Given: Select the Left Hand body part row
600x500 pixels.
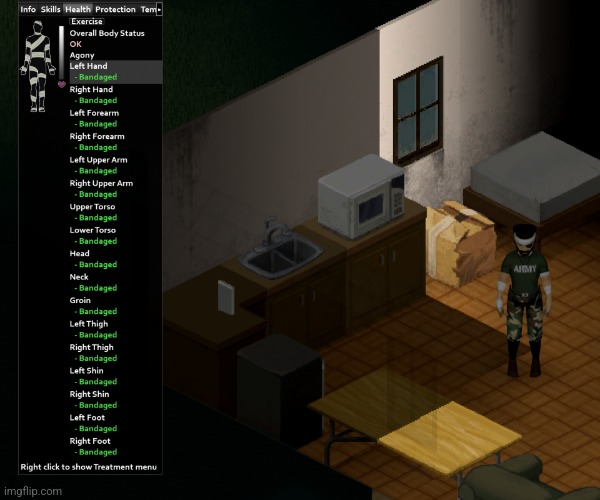Looking at the screenshot, I should pyautogui.click(x=88, y=66).
